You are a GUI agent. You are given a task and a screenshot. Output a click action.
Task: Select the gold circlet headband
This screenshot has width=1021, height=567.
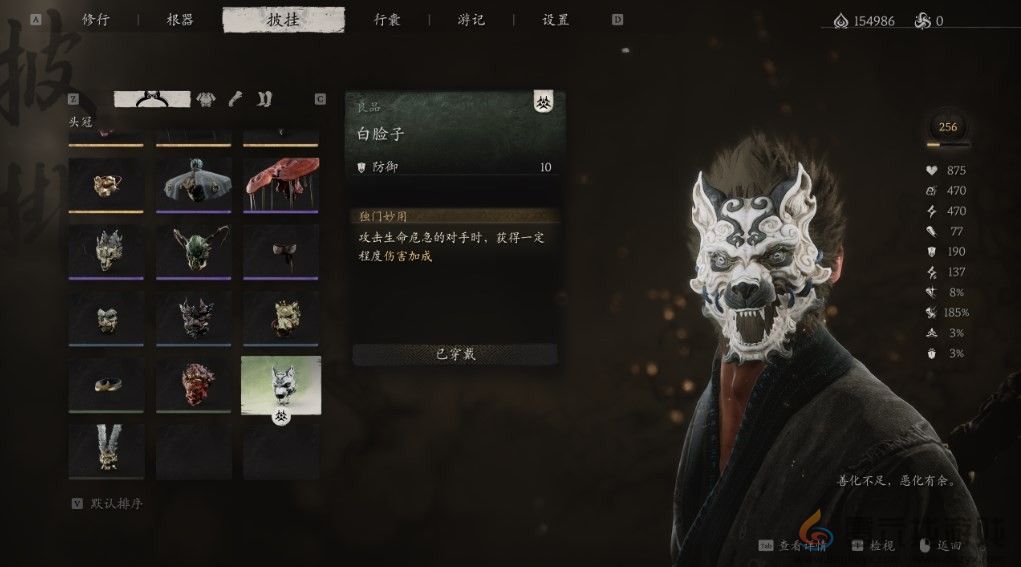tap(106, 384)
